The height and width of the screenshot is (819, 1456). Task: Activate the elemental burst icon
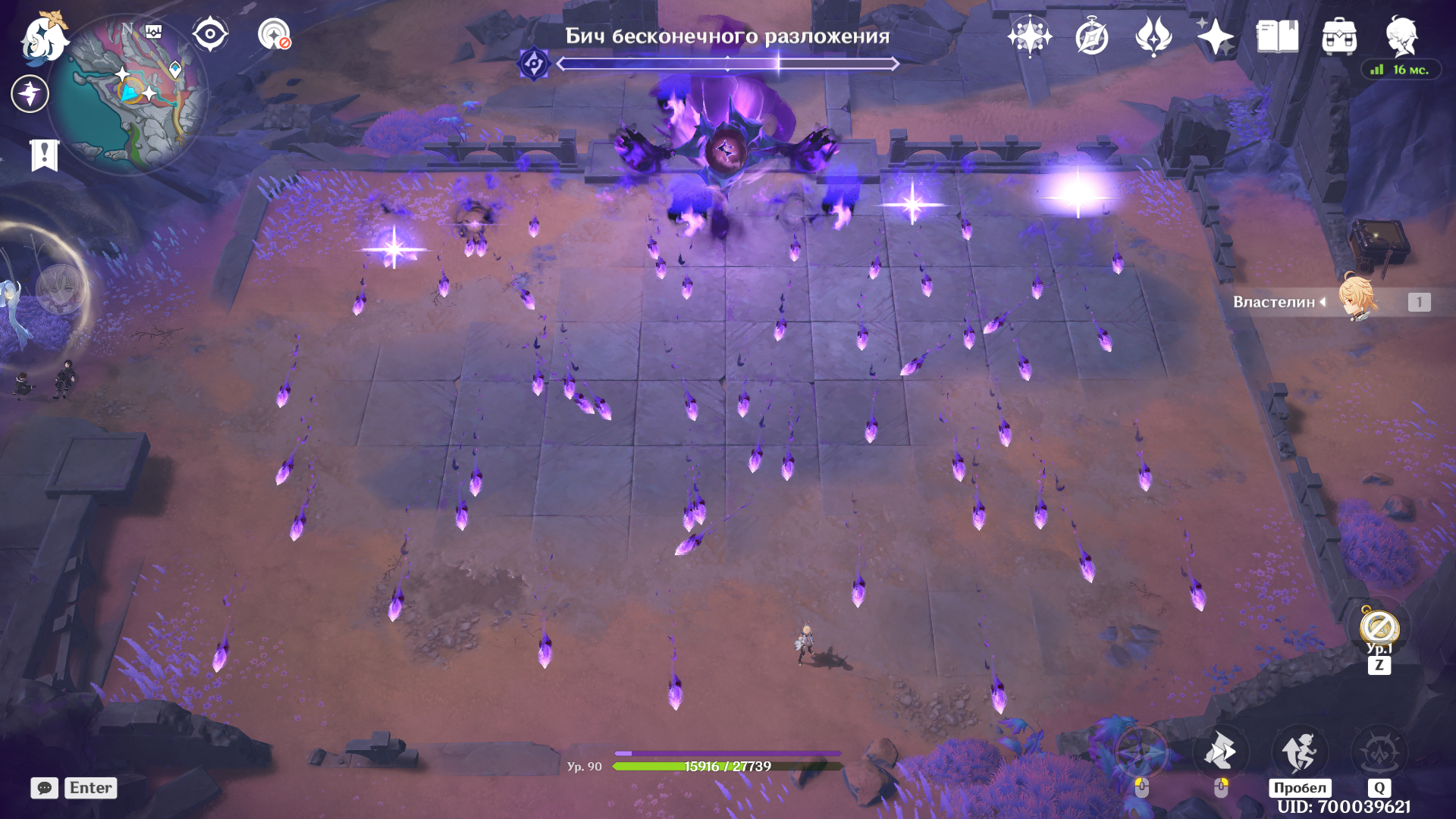click(1379, 752)
